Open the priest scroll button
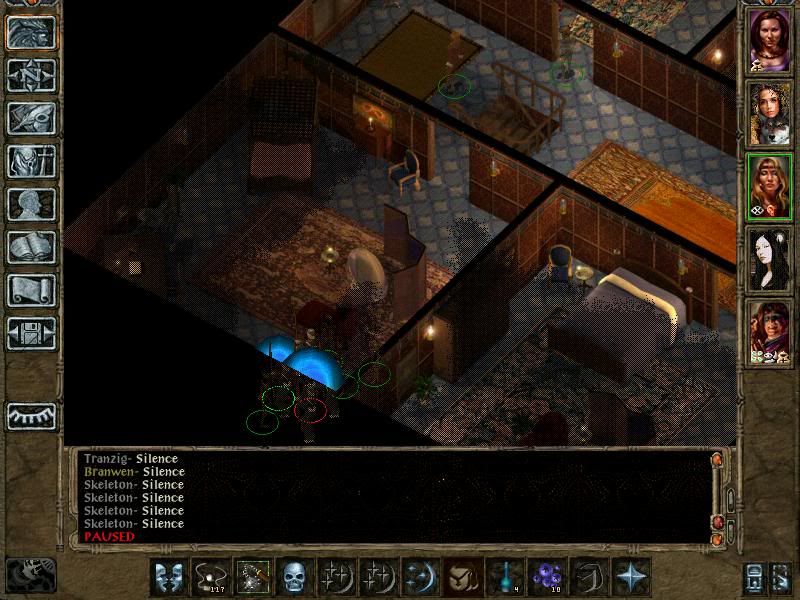Image resolution: width=800 pixels, height=600 pixels. 31,290
